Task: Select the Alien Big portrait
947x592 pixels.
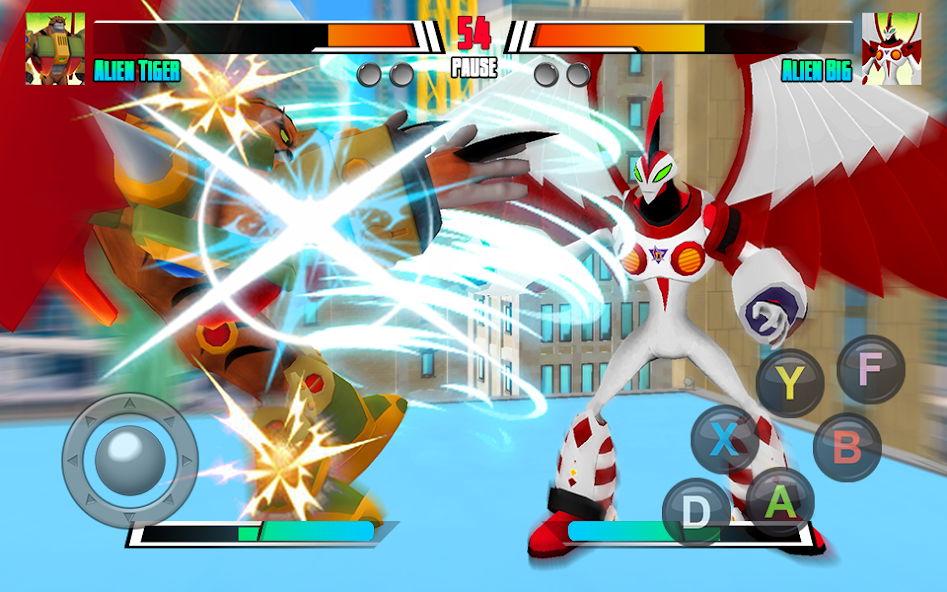Action: (x=891, y=49)
